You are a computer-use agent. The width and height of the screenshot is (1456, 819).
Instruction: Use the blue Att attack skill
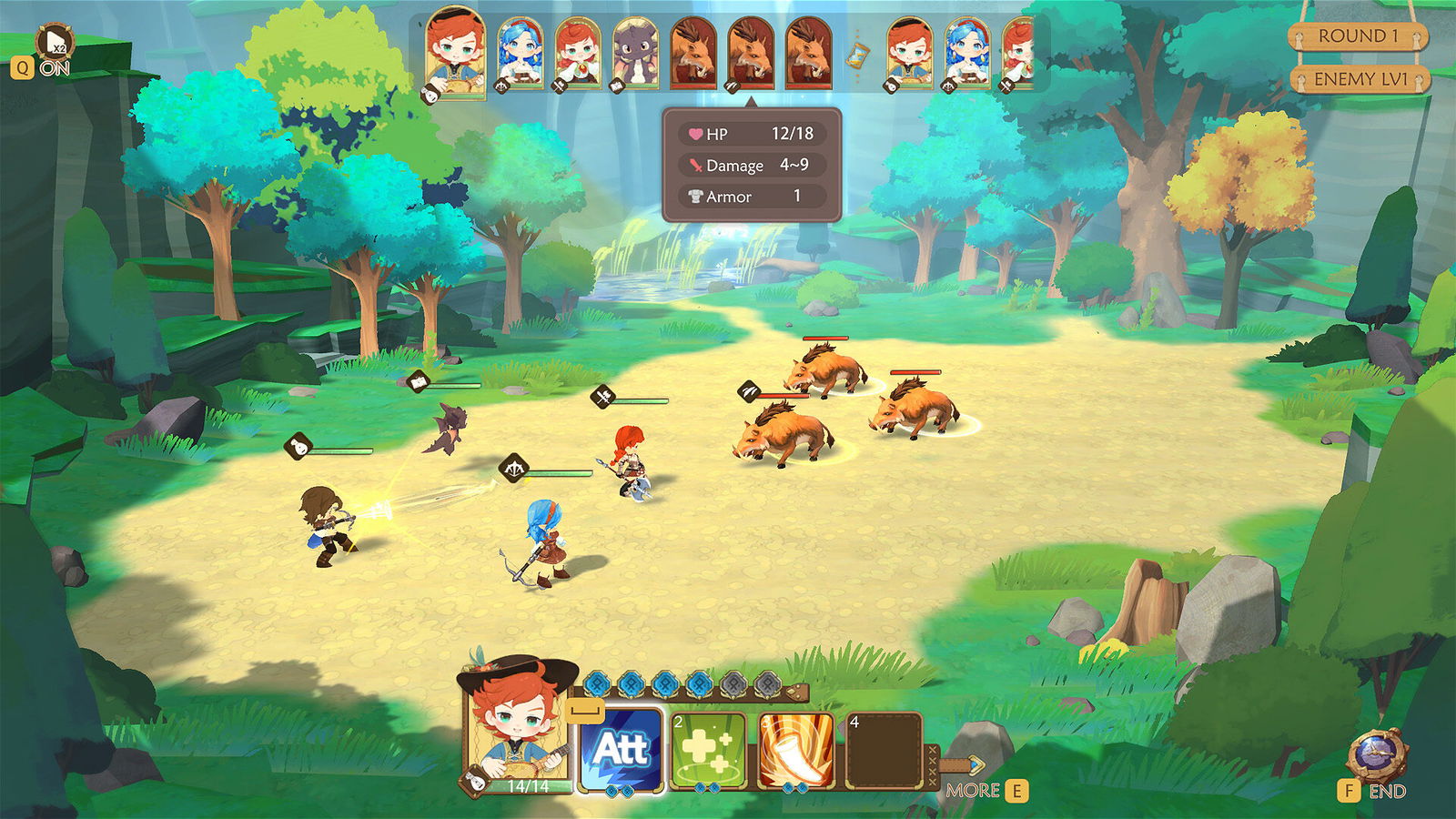click(x=621, y=751)
